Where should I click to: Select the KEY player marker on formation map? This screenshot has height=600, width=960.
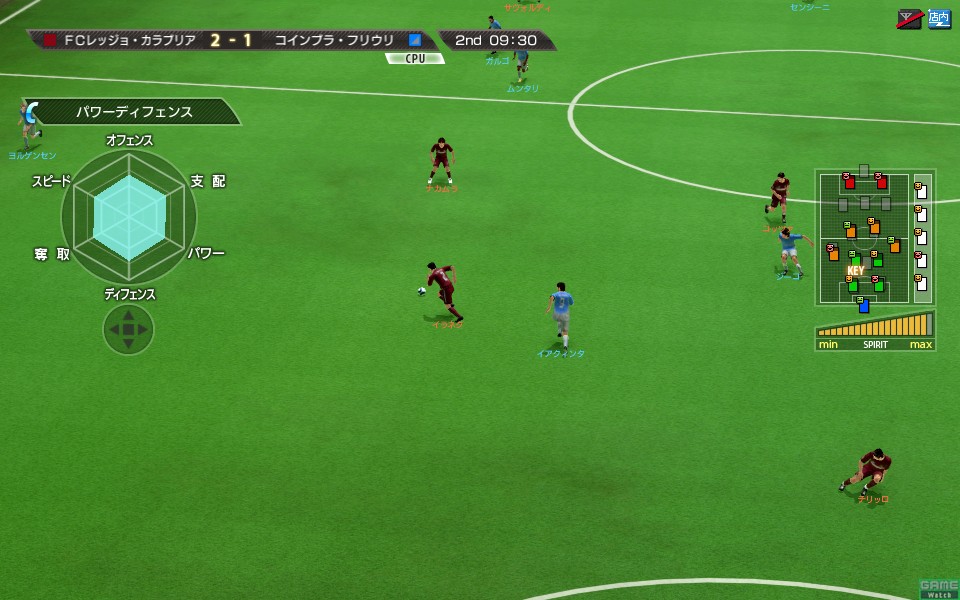pyautogui.click(x=855, y=271)
